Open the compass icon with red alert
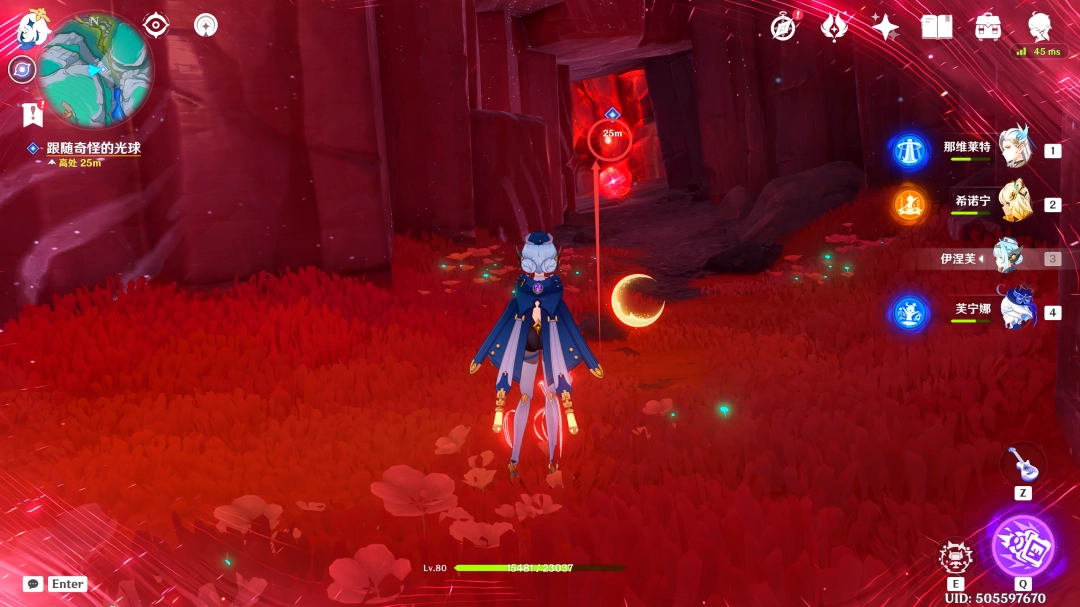Image resolution: width=1080 pixels, height=607 pixels. (785, 27)
